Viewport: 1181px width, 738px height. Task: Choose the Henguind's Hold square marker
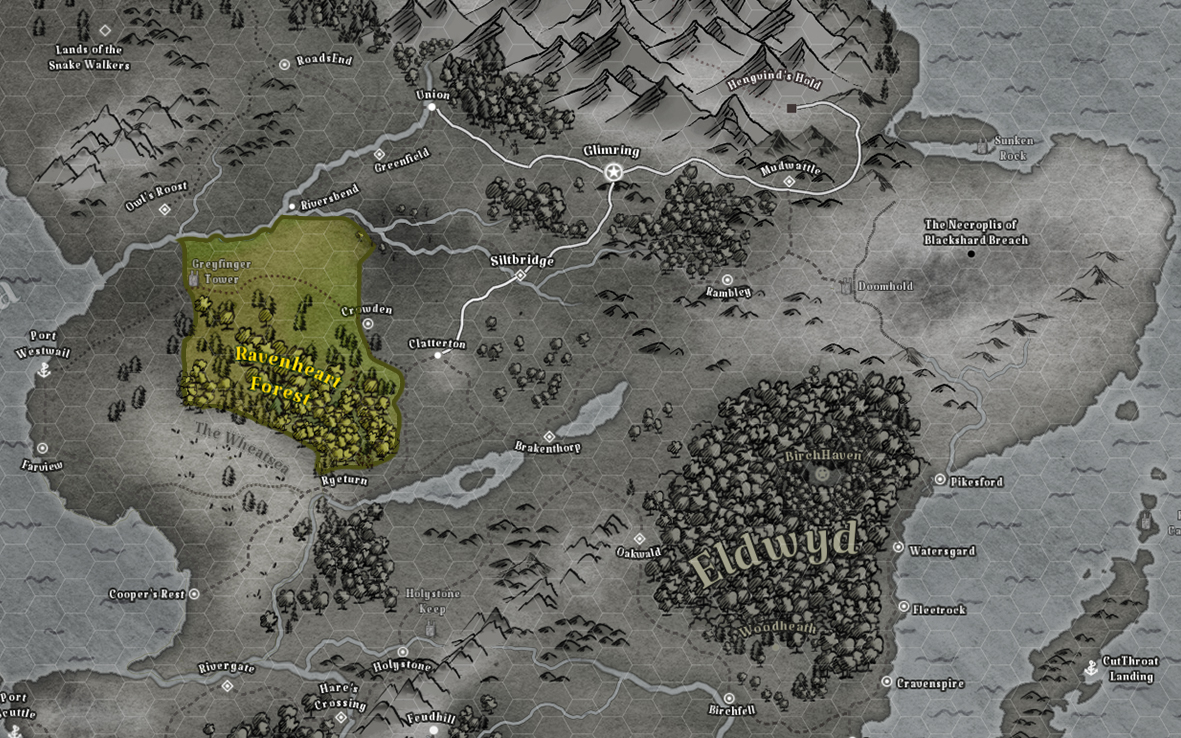click(x=791, y=108)
